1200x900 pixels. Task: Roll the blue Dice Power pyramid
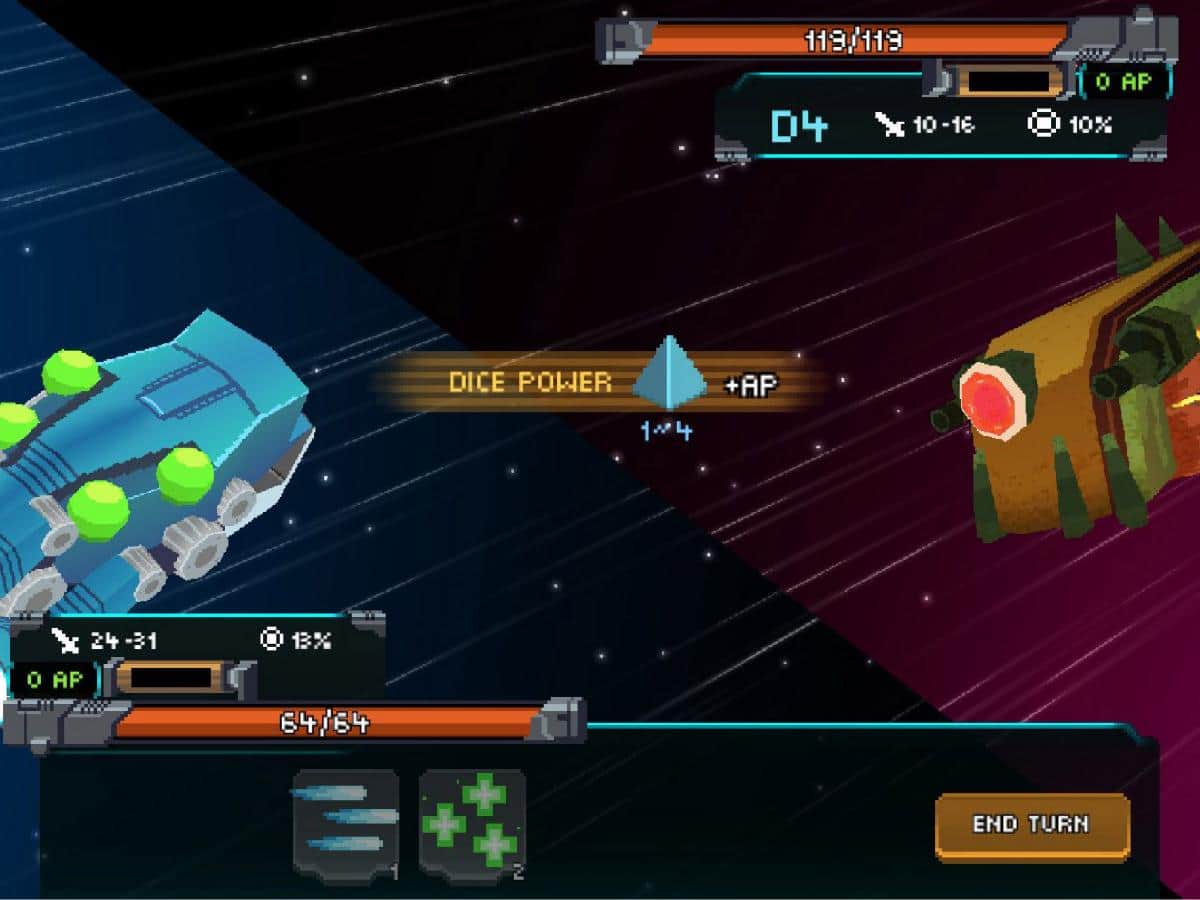tap(668, 376)
